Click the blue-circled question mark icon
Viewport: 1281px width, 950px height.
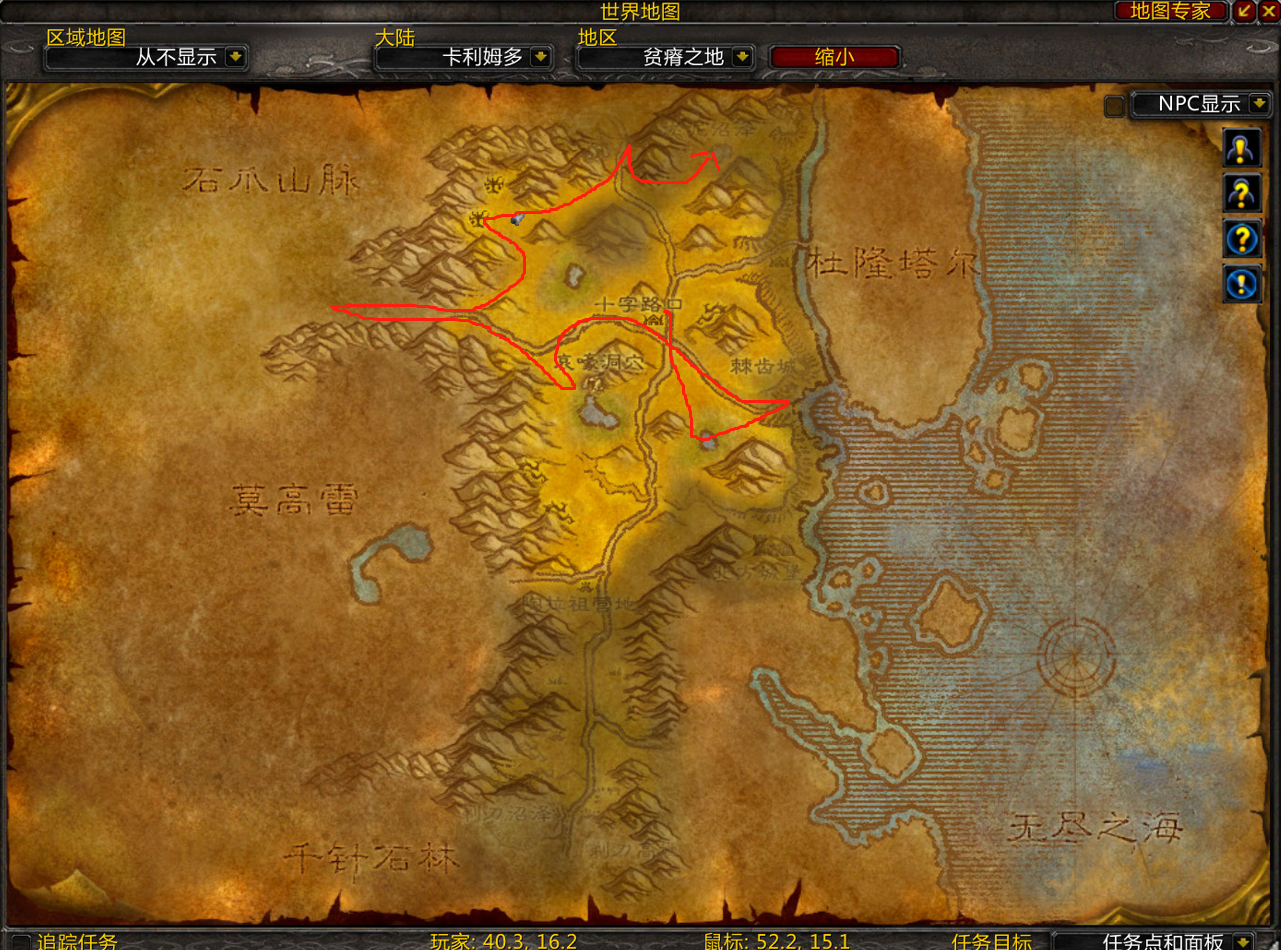click(x=1241, y=239)
